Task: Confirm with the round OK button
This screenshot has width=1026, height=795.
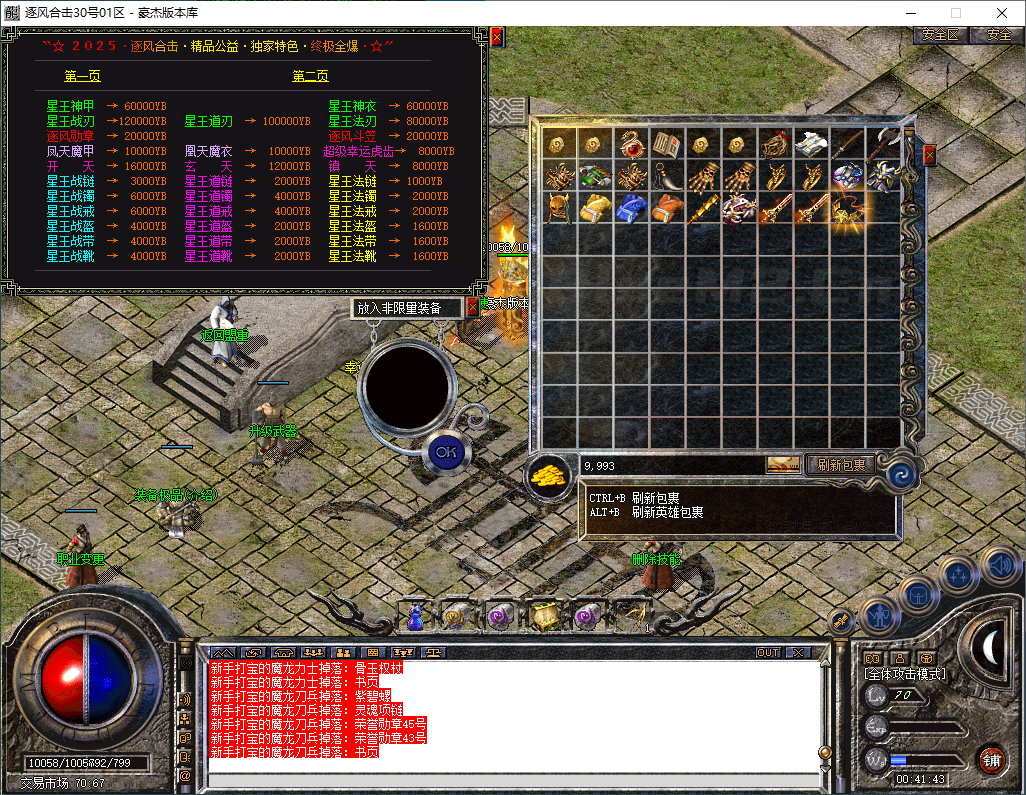Action: [x=446, y=452]
